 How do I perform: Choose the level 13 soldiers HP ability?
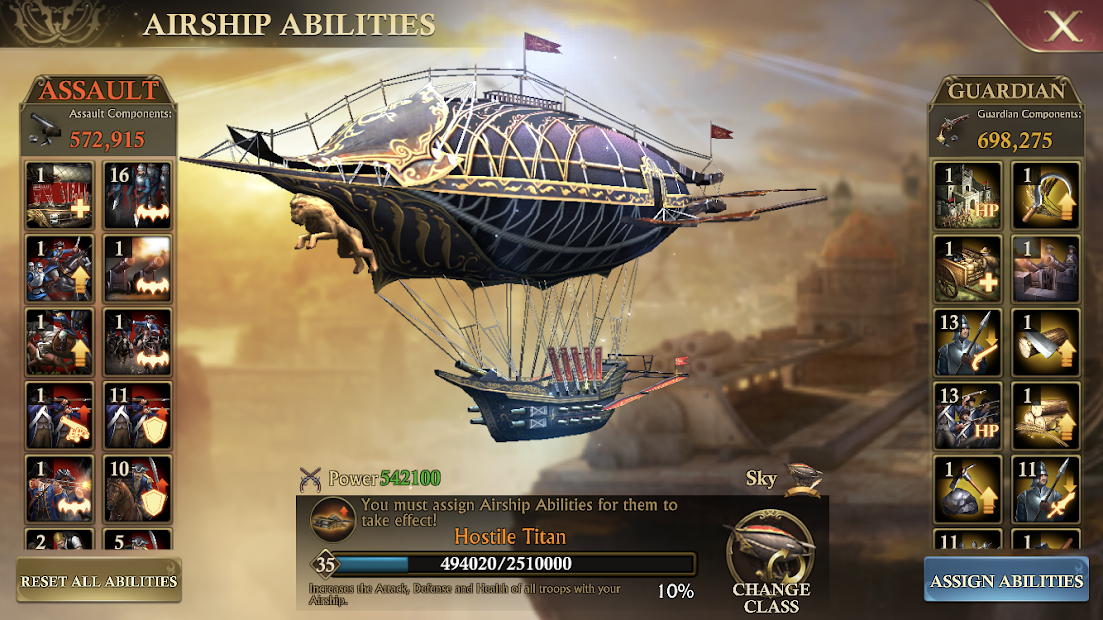(x=968, y=415)
